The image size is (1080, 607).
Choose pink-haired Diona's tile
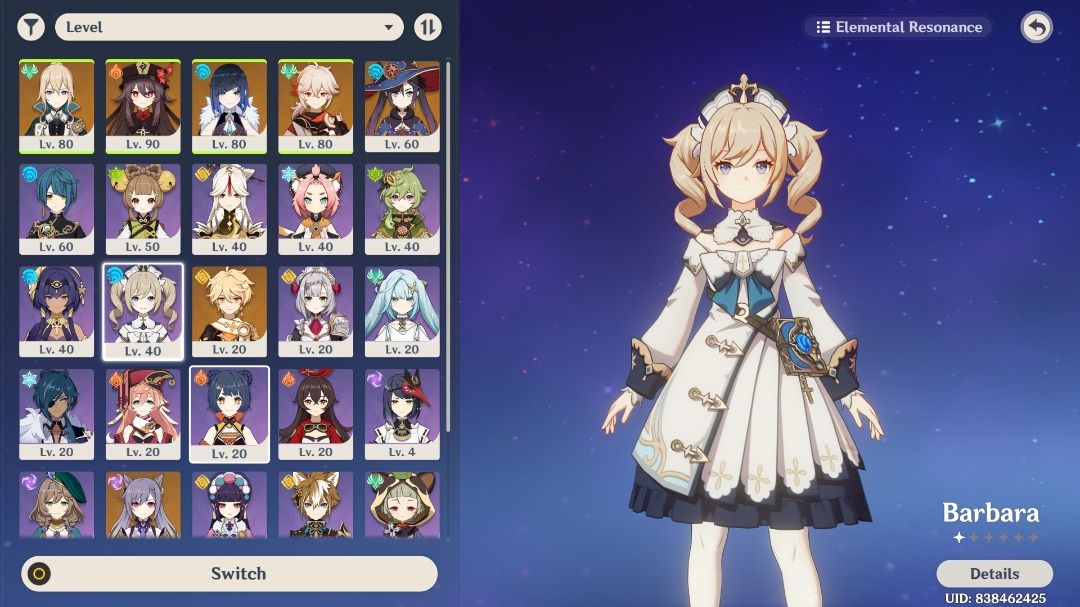coord(315,207)
